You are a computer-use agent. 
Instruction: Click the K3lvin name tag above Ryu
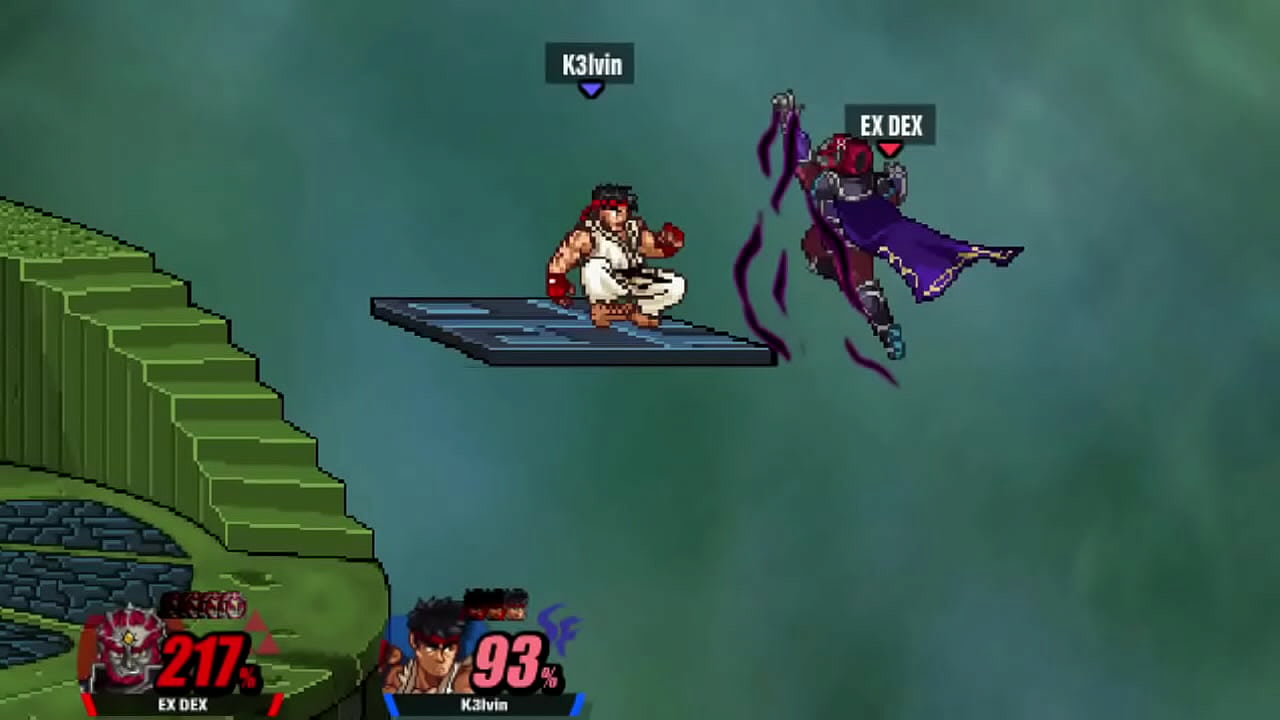coord(590,65)
